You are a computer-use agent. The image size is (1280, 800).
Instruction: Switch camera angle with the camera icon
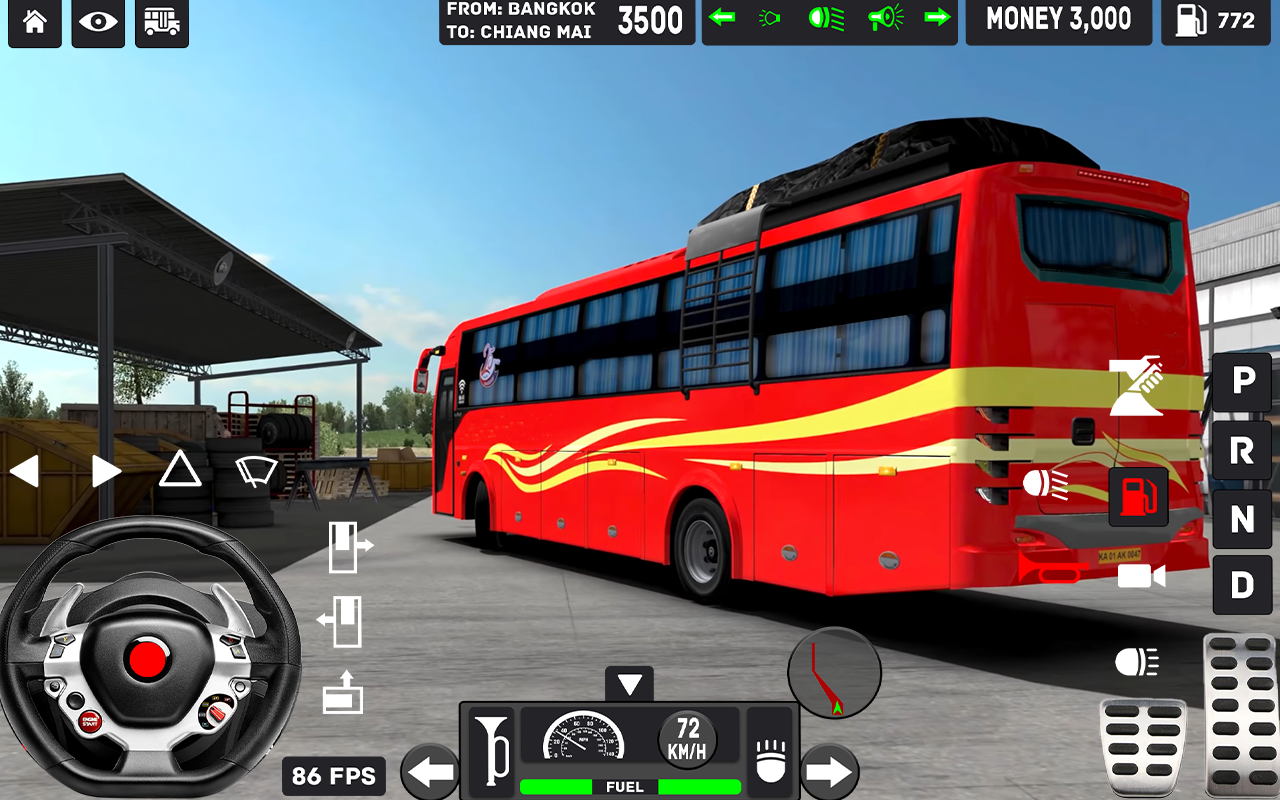coord(1142,576)
